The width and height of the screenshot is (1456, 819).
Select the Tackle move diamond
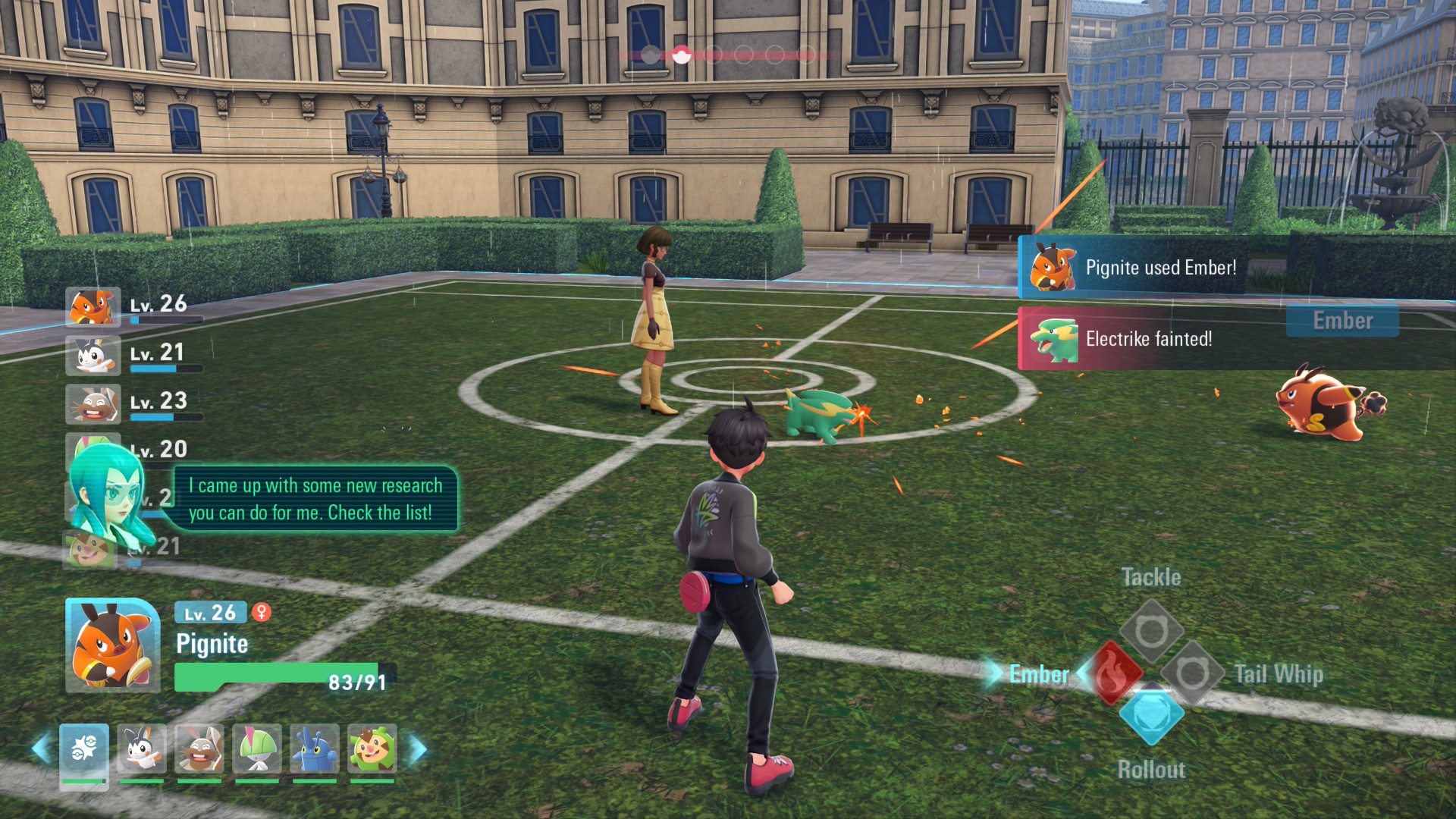click(1151, 631)
